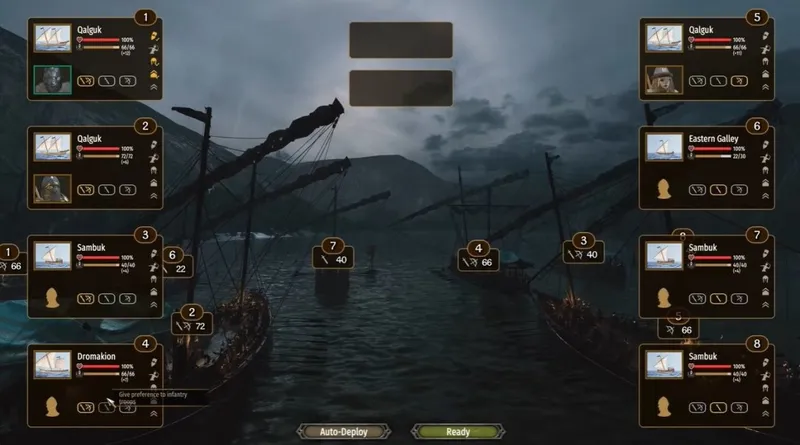Select the Sambuk ship image on card 3
Image resolution: width=800 pixels, height=445 pixels.
[x=52, y=256]
